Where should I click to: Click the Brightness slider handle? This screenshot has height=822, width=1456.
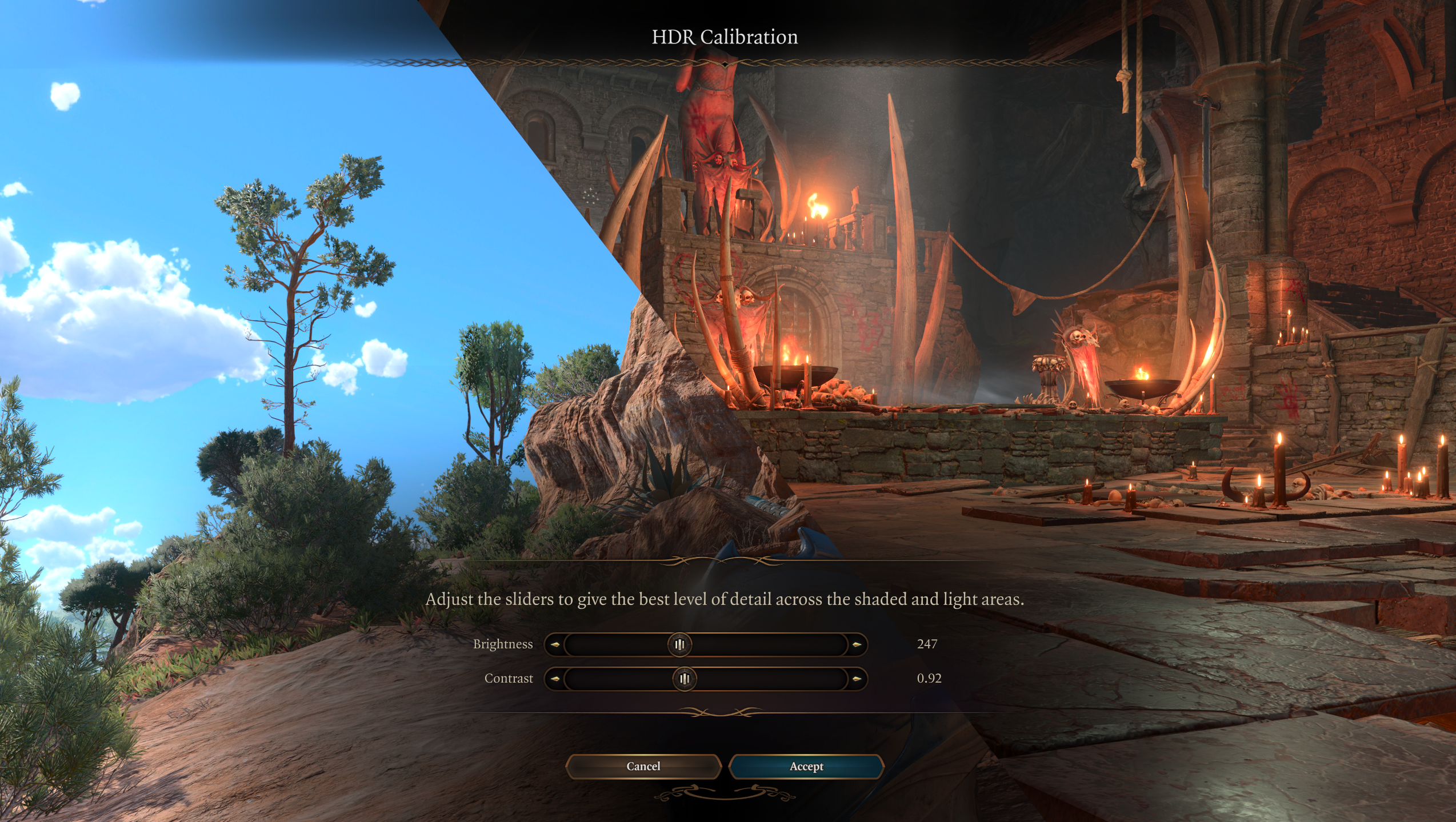tap(679, 644)
